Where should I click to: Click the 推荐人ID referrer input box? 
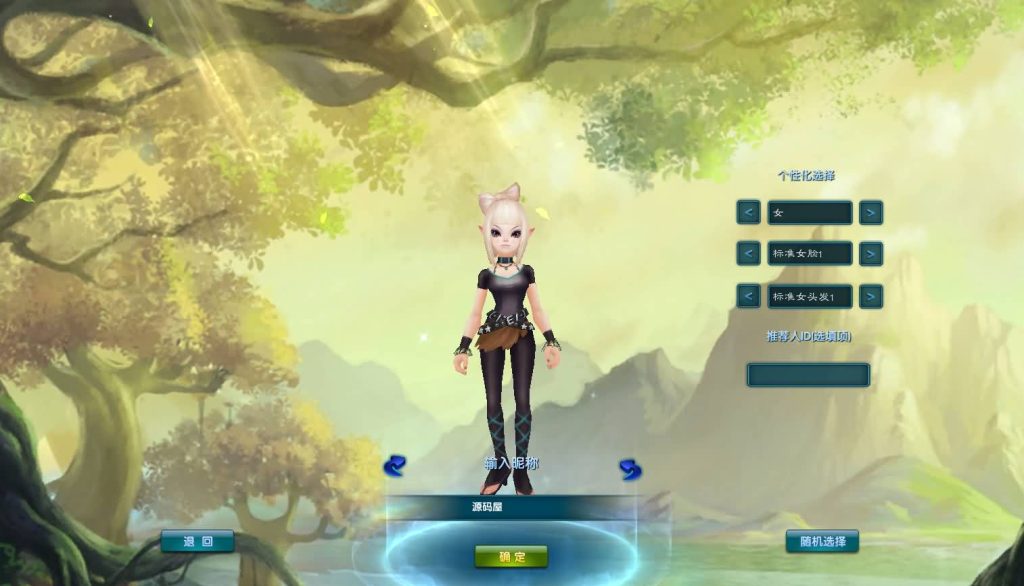(x=808, y=375)
